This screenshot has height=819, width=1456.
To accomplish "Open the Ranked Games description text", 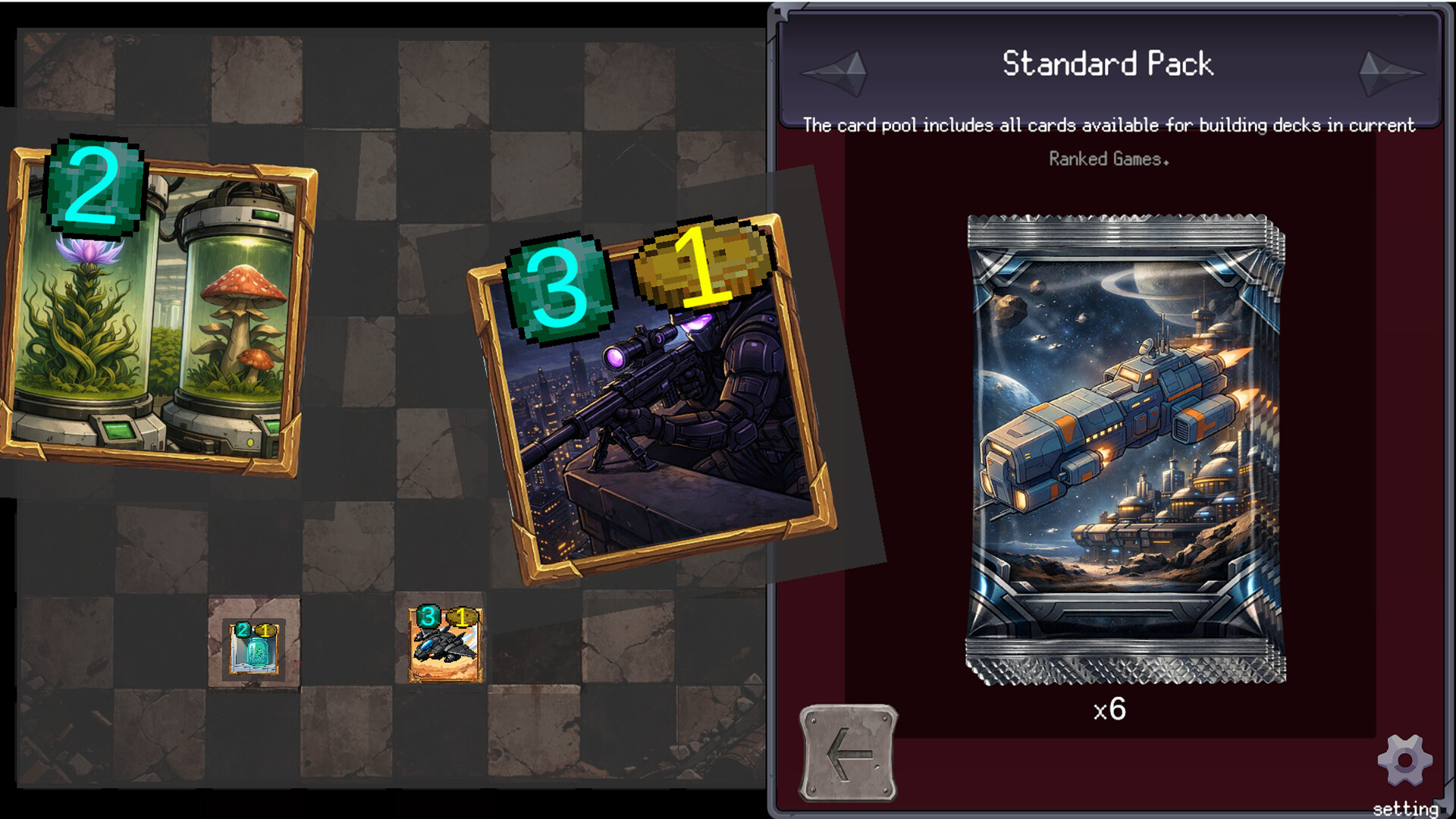I will (x=1109, y=159).
